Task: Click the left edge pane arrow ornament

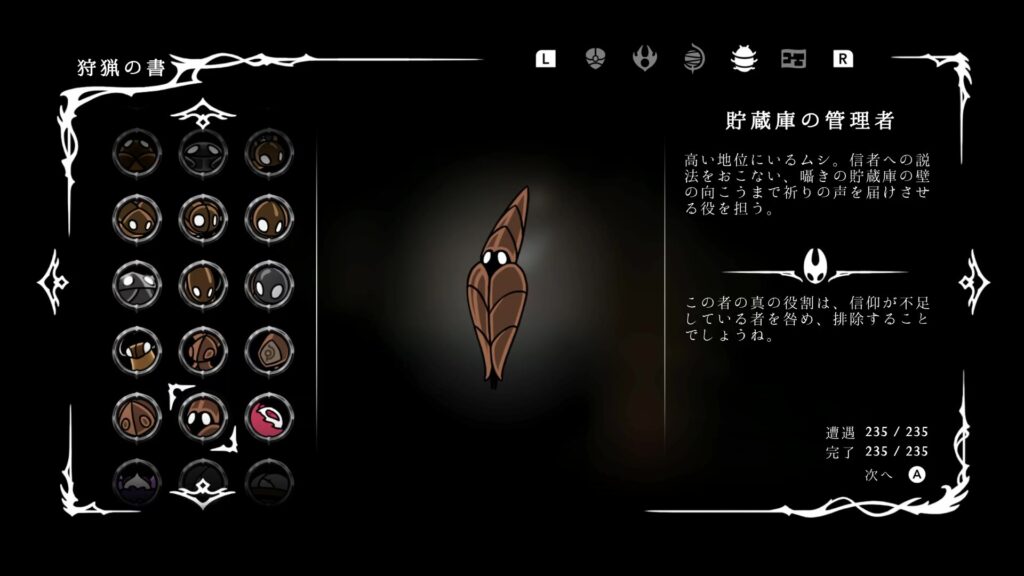Action: [x=50, y=282]
